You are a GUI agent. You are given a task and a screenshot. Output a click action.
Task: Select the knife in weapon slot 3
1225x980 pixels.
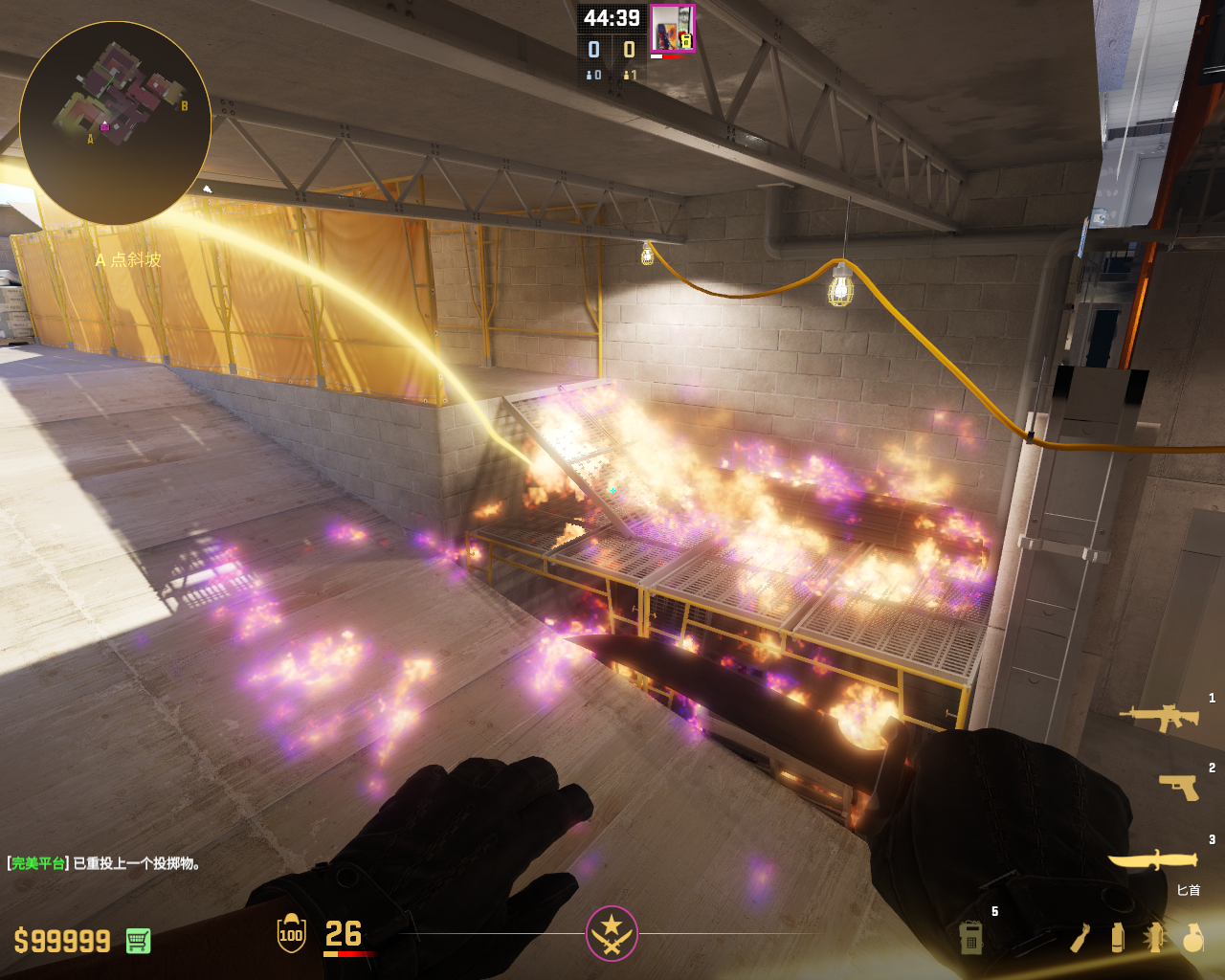click(1153, 858)
